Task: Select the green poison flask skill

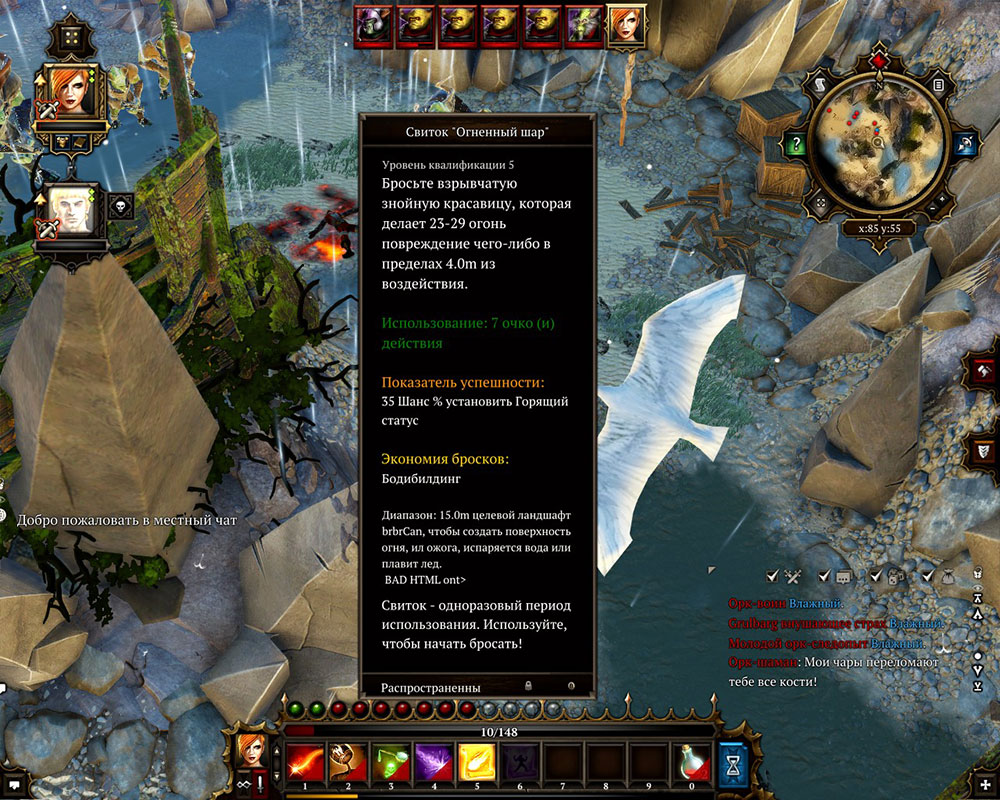Action: 389,762
